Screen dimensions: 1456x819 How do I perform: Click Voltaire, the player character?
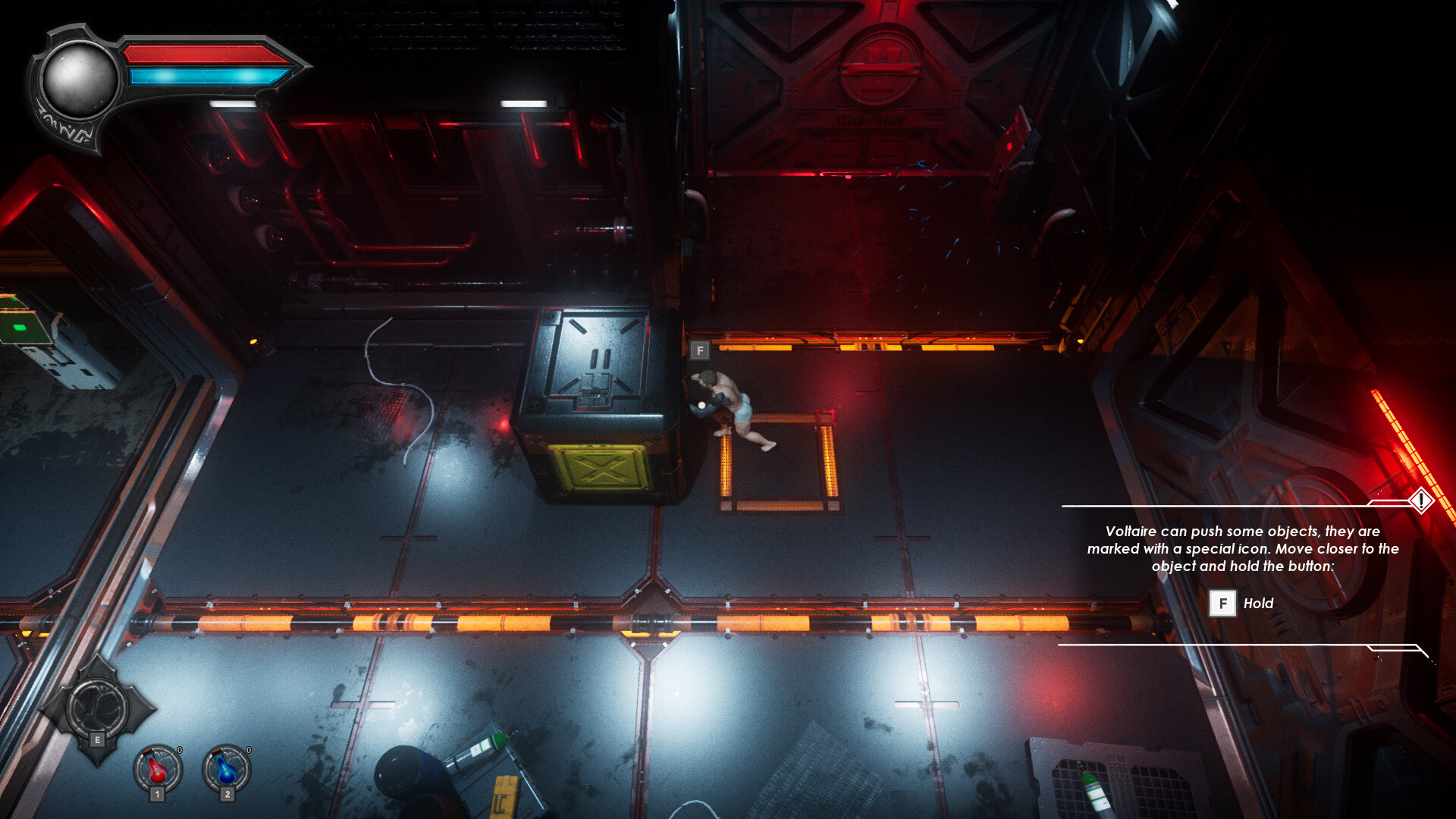[728, 402]
